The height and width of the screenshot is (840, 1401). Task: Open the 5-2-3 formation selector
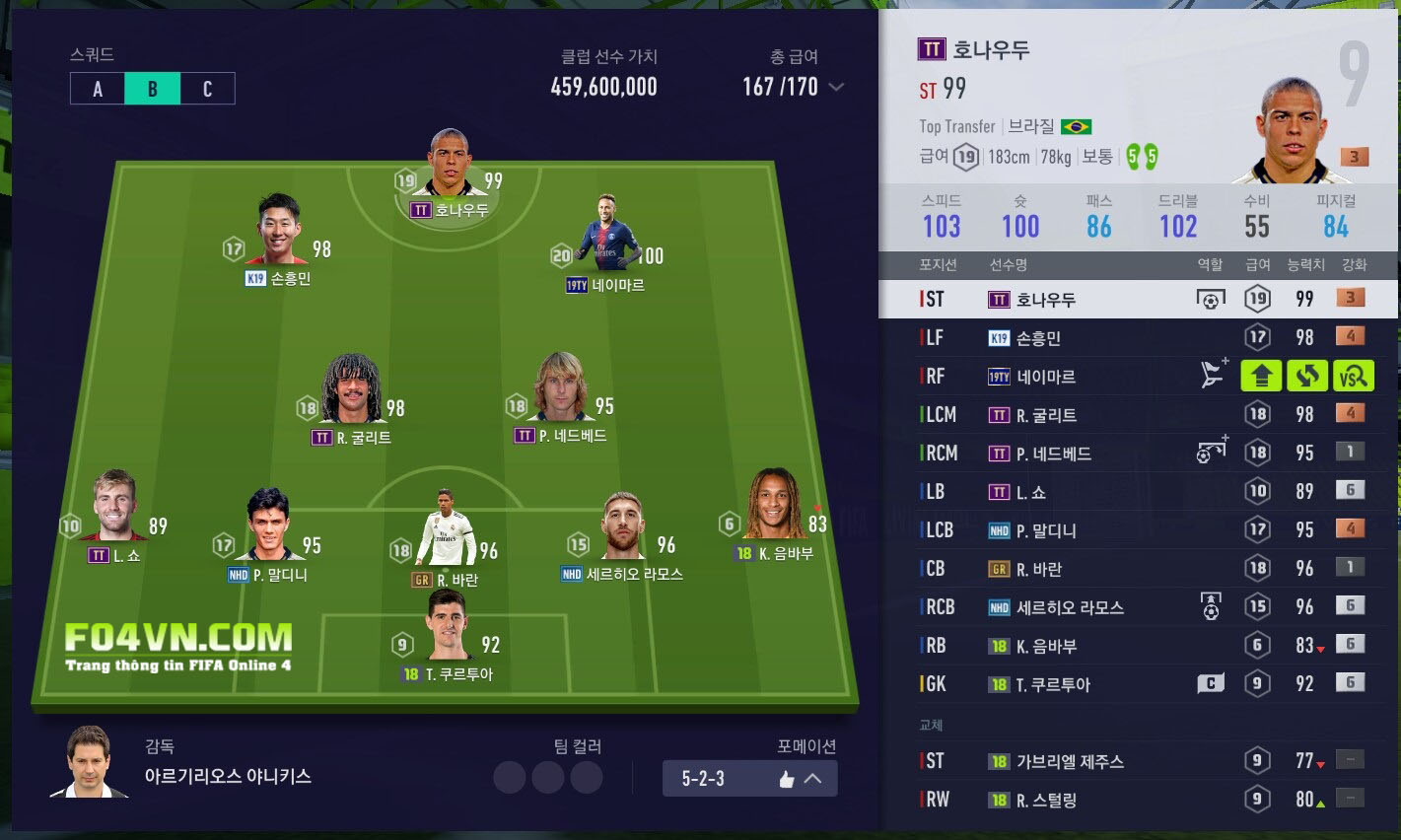(749, 778)
